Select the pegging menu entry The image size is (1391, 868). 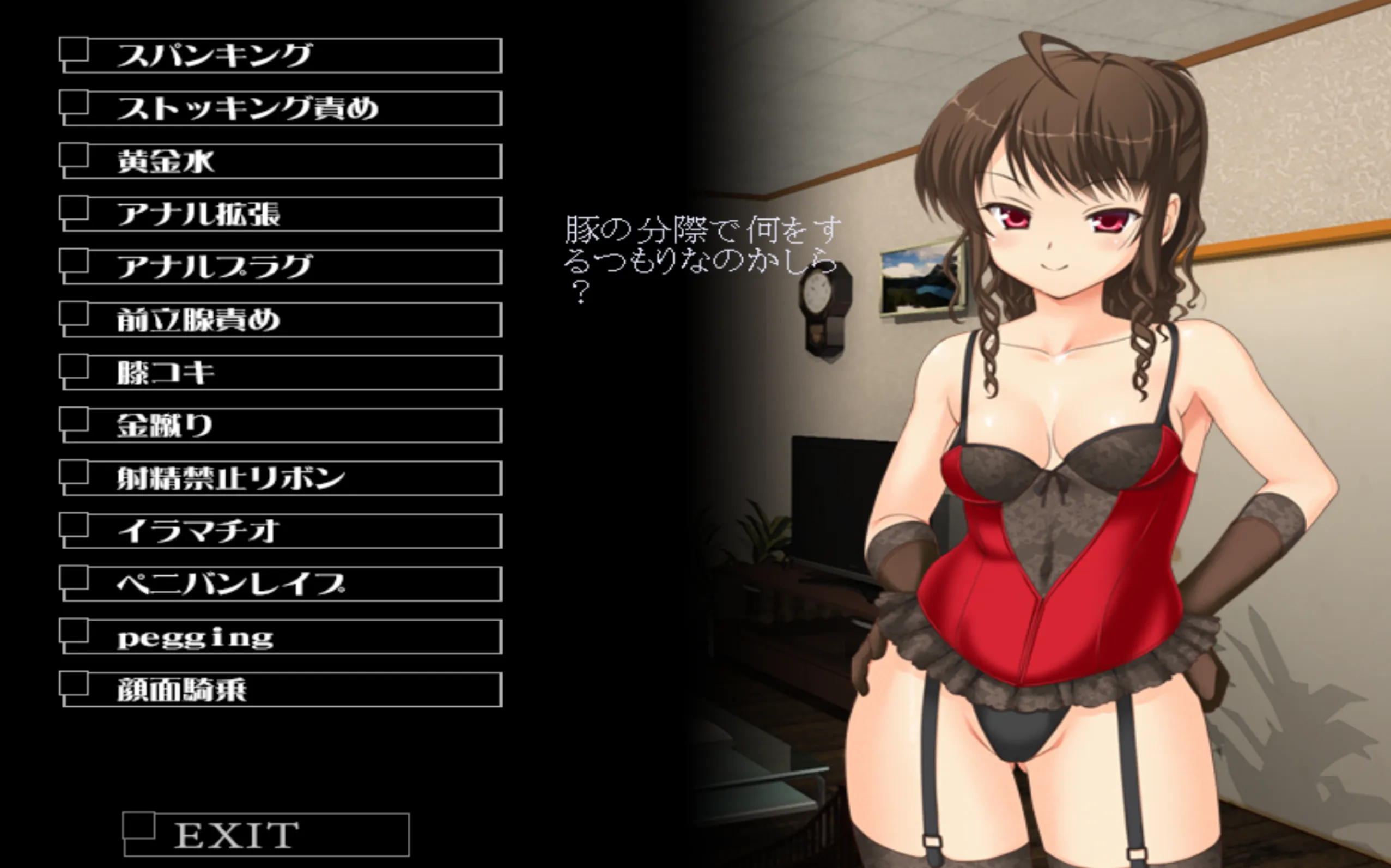coord(281,636)
